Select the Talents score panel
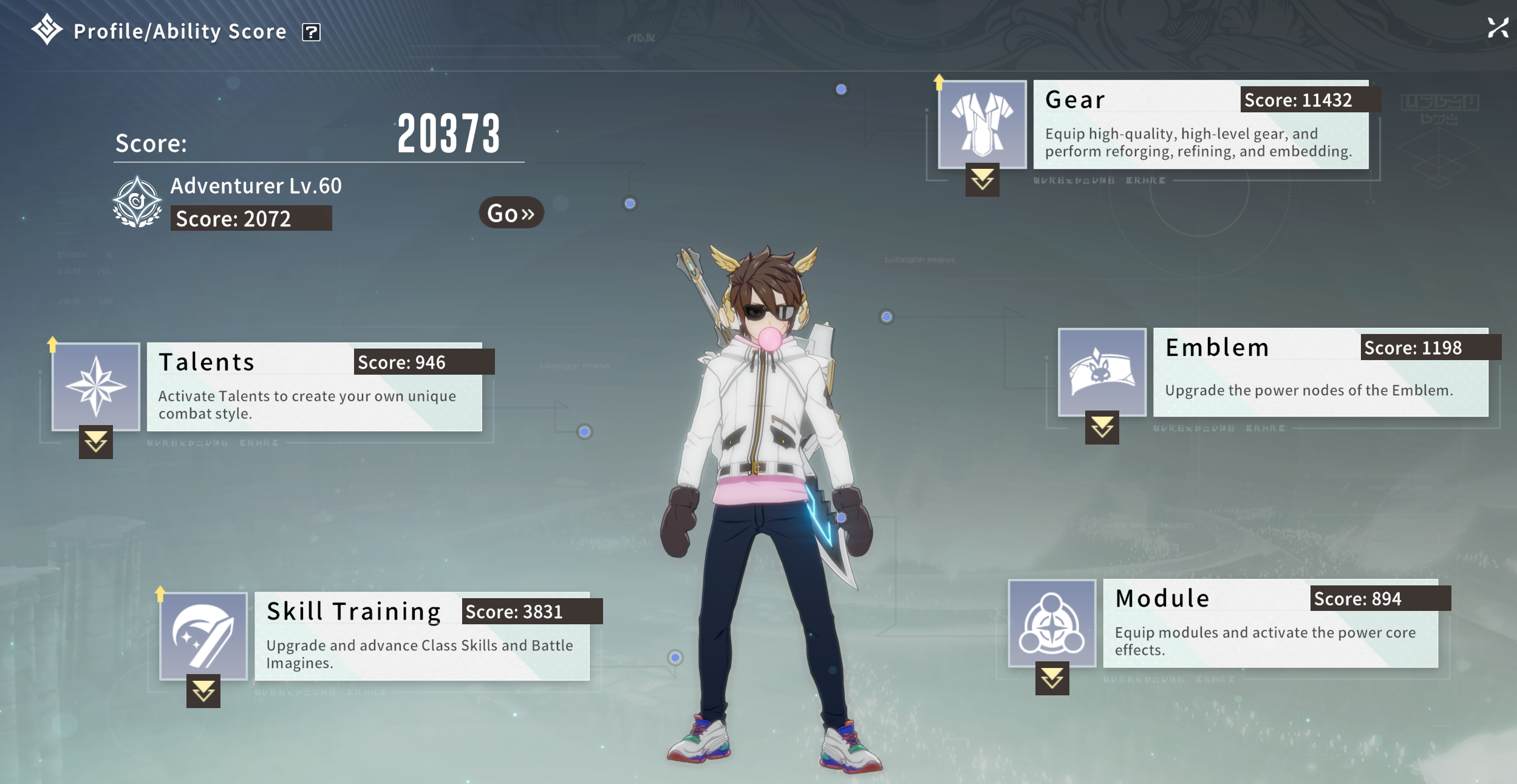 tap(315, 387)
